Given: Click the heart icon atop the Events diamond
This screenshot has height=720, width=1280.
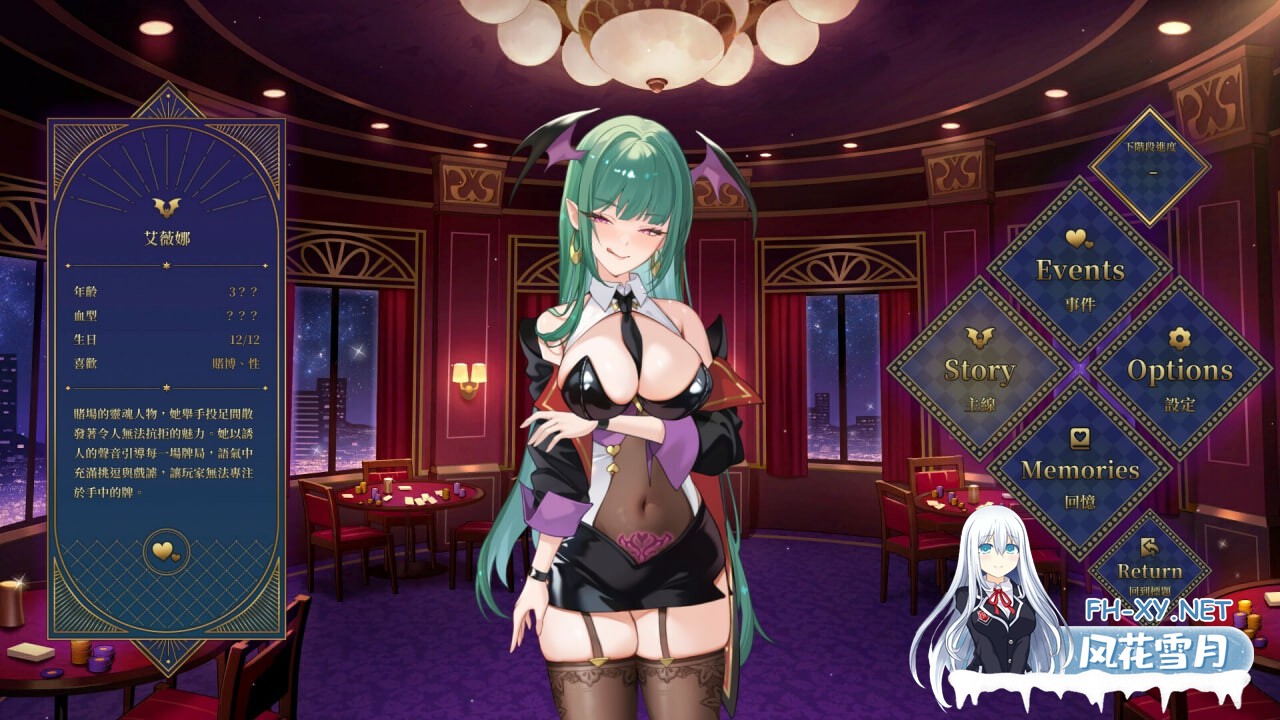Looking at the screenshot, I should click(x=1079, y=238).
